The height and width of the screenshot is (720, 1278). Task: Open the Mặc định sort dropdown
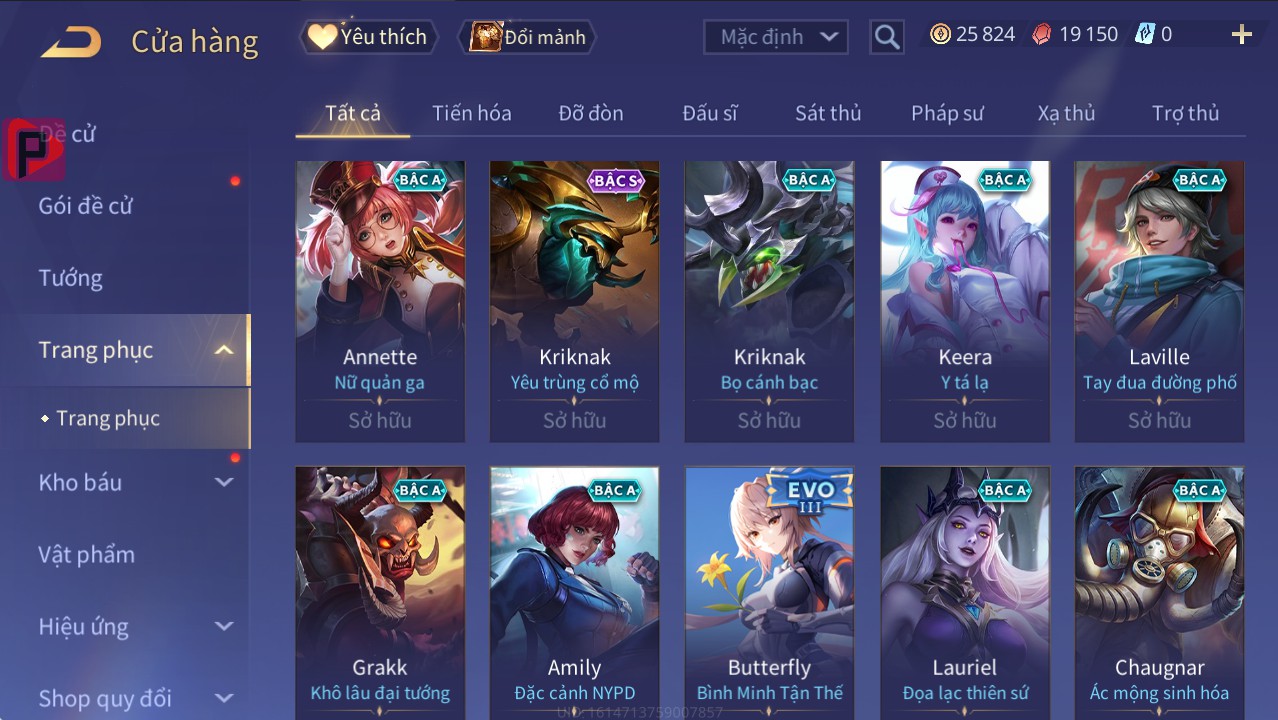tap(776, 37)
